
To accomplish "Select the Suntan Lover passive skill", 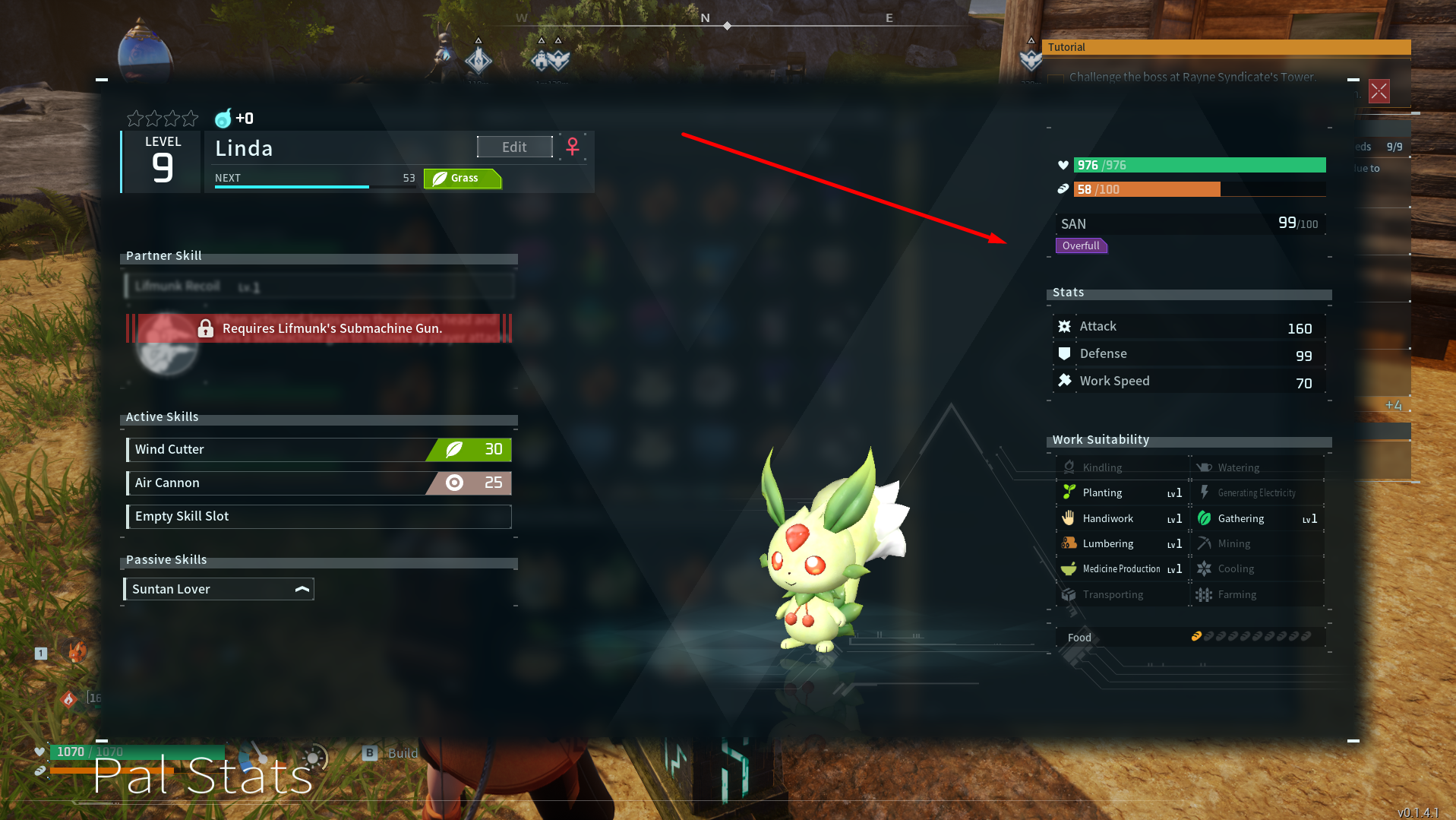I will pyautogui.click(x=219, y=589).
